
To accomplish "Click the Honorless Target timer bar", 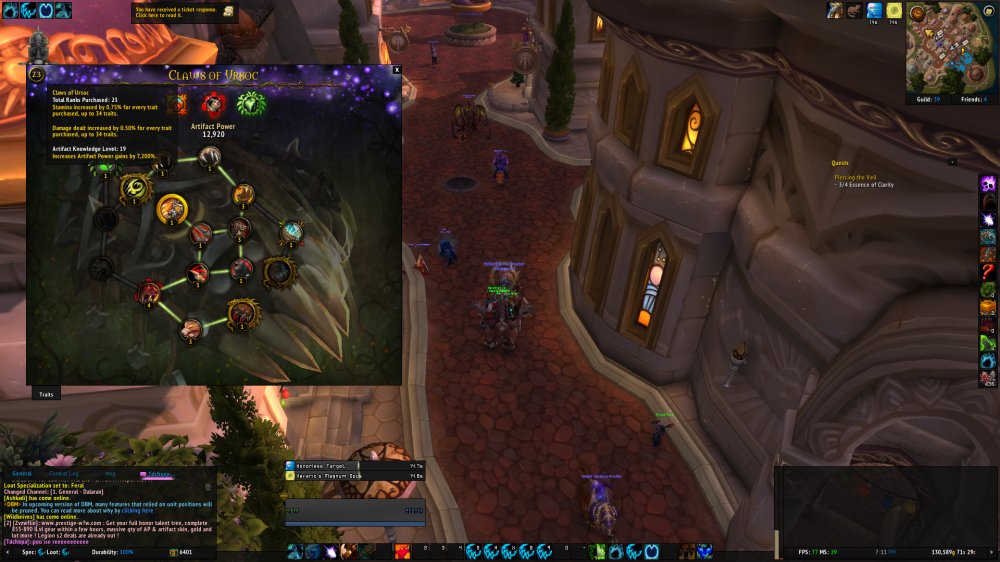I will [322, 465].
